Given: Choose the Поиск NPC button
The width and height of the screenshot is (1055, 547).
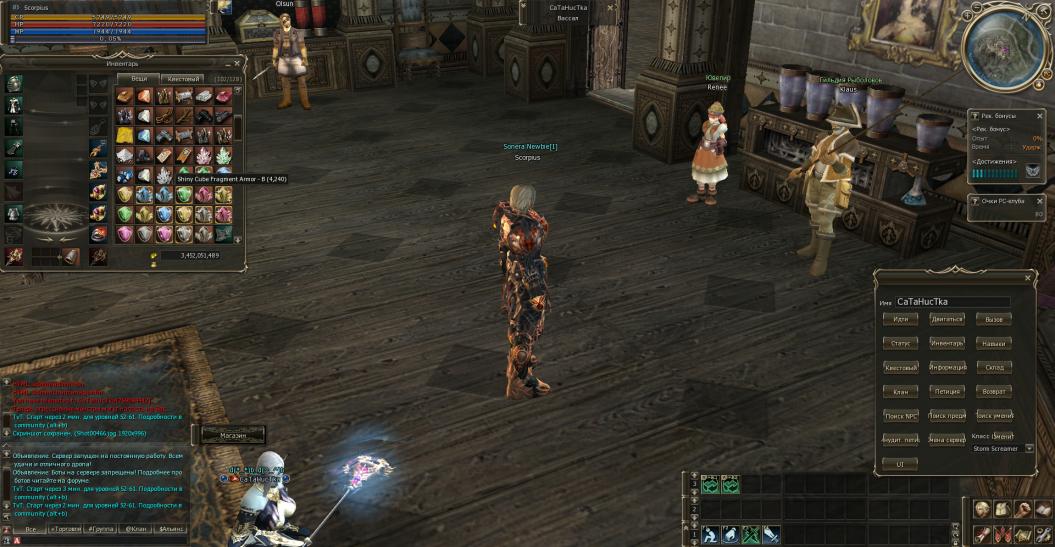Looking at the screenshot, I should pos(901,415).
